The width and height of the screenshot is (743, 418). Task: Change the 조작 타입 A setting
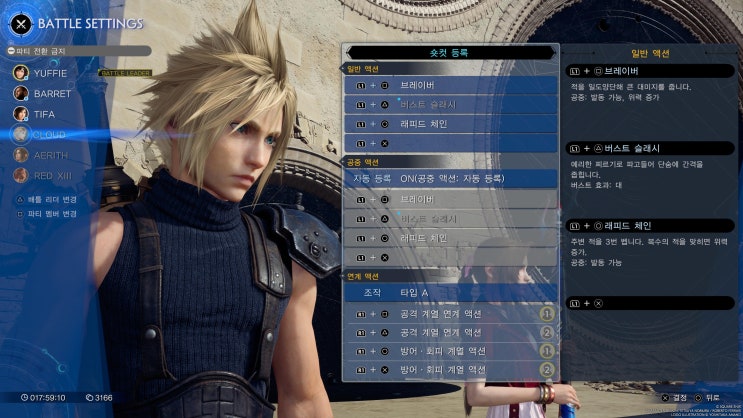[x=450, y=293]
